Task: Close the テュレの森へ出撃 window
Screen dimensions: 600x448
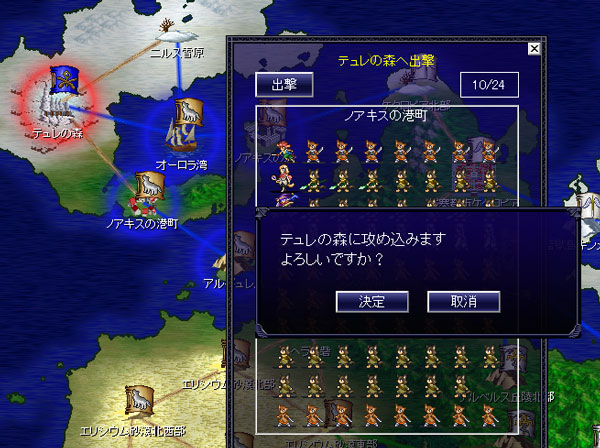Action: coord(534,48)
